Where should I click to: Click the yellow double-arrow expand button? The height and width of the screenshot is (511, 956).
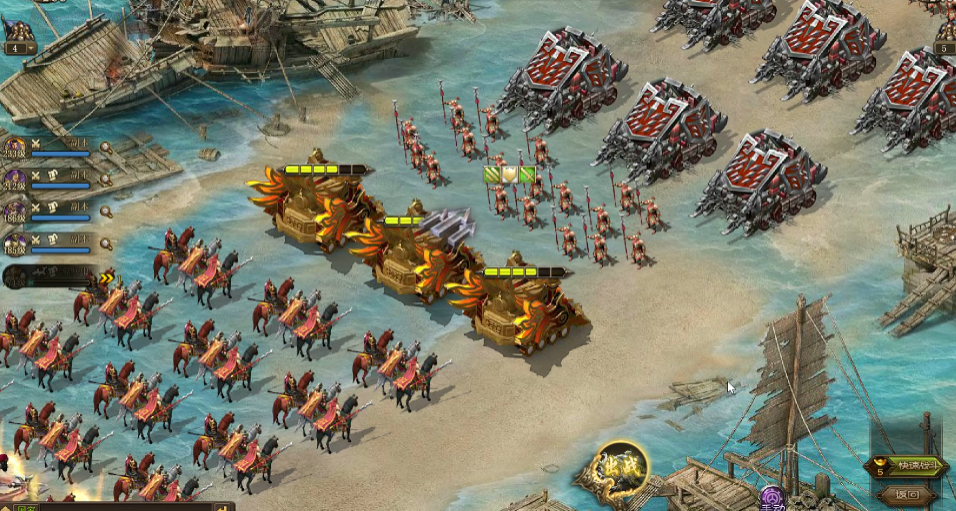107,277
